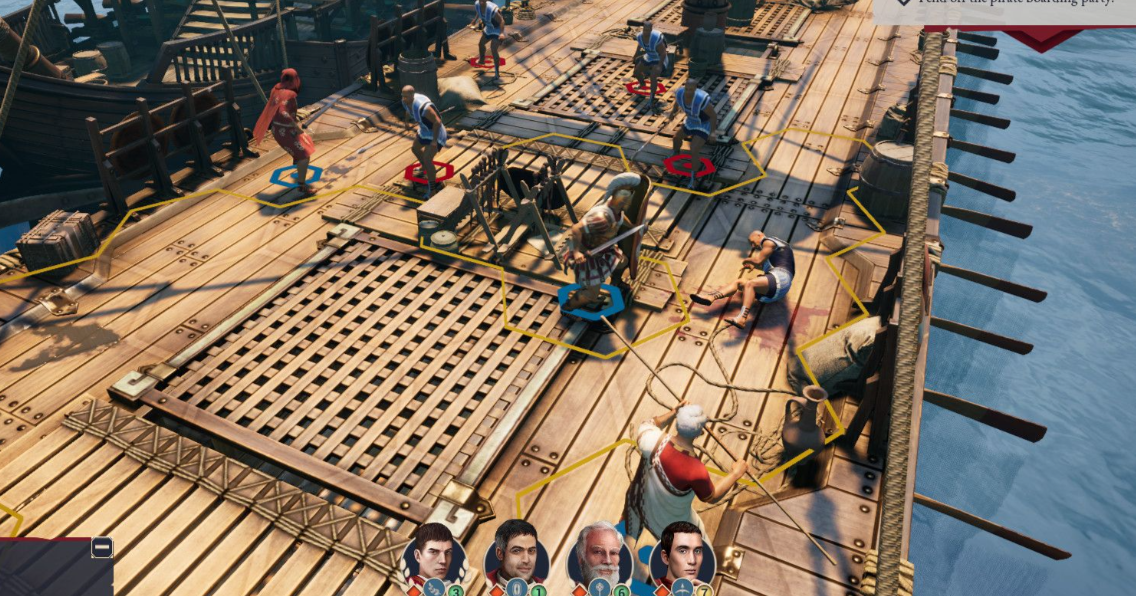Minimize the dark panel with the minus button
The width and height of the screenshot is (1136, 596).
102,547
